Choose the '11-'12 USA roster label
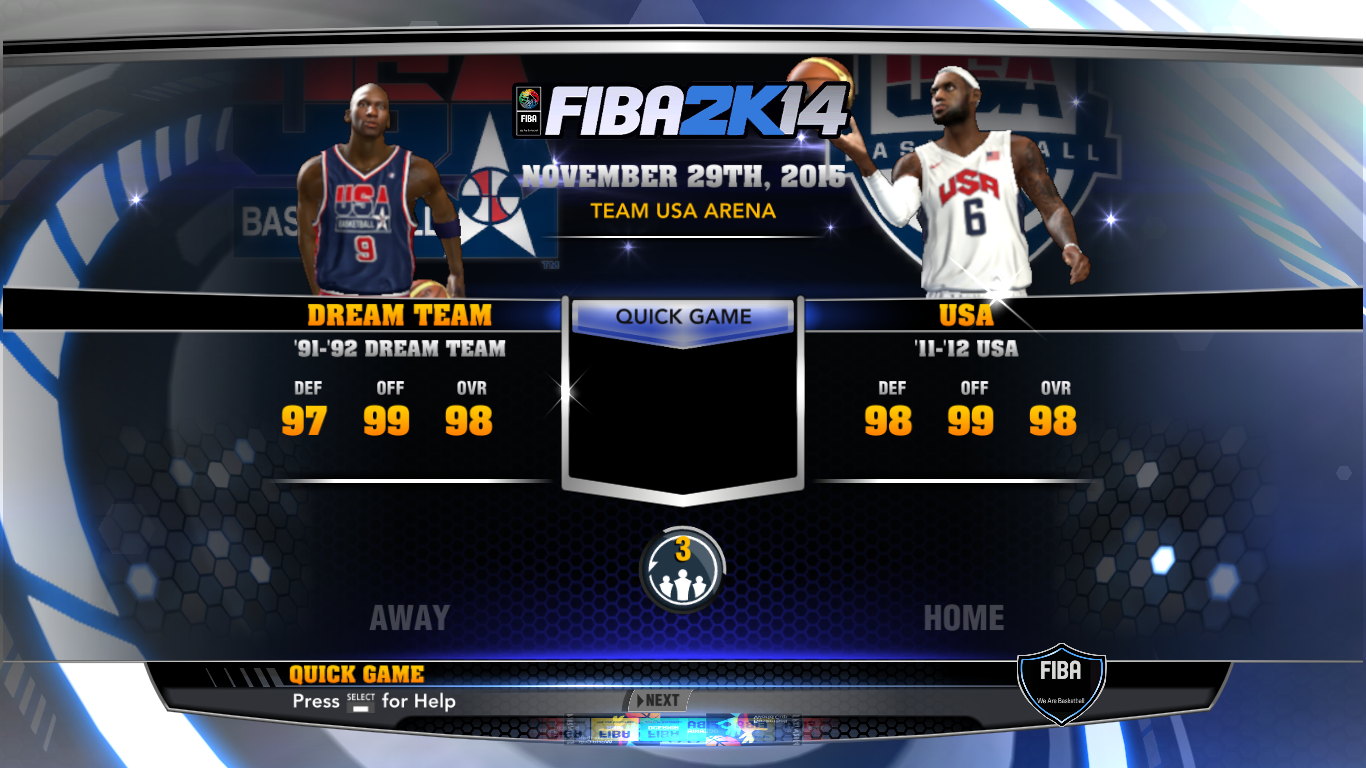Screen dimensions: 1366x768 [966, 349]
